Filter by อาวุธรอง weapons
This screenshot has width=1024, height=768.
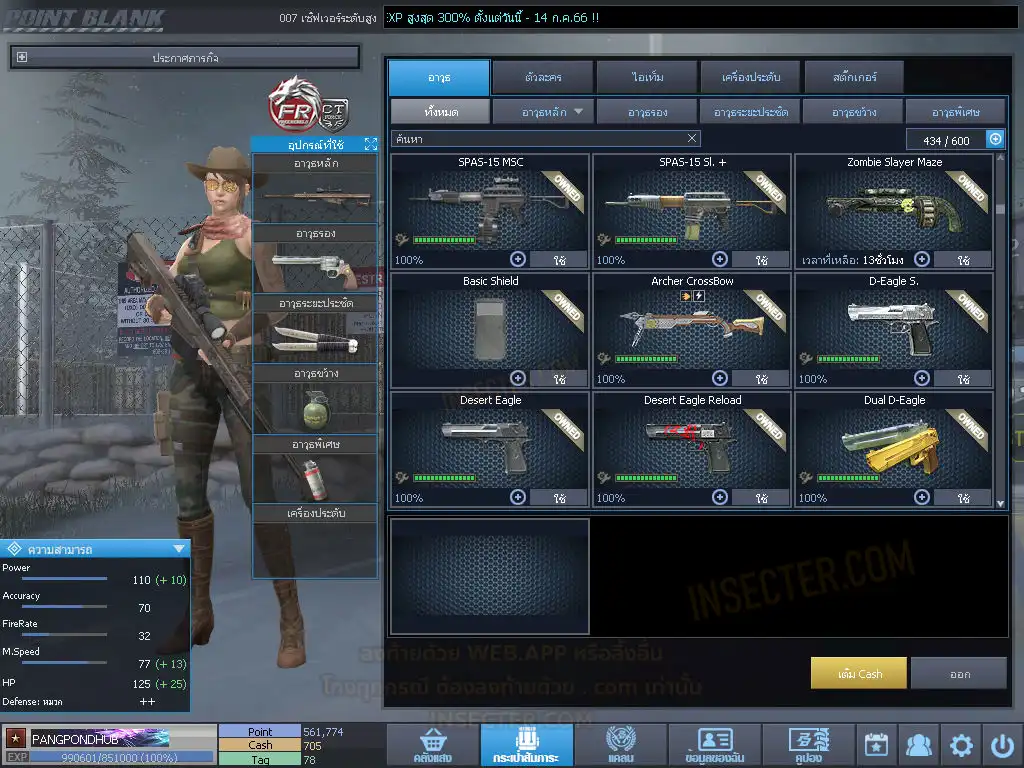647,112
